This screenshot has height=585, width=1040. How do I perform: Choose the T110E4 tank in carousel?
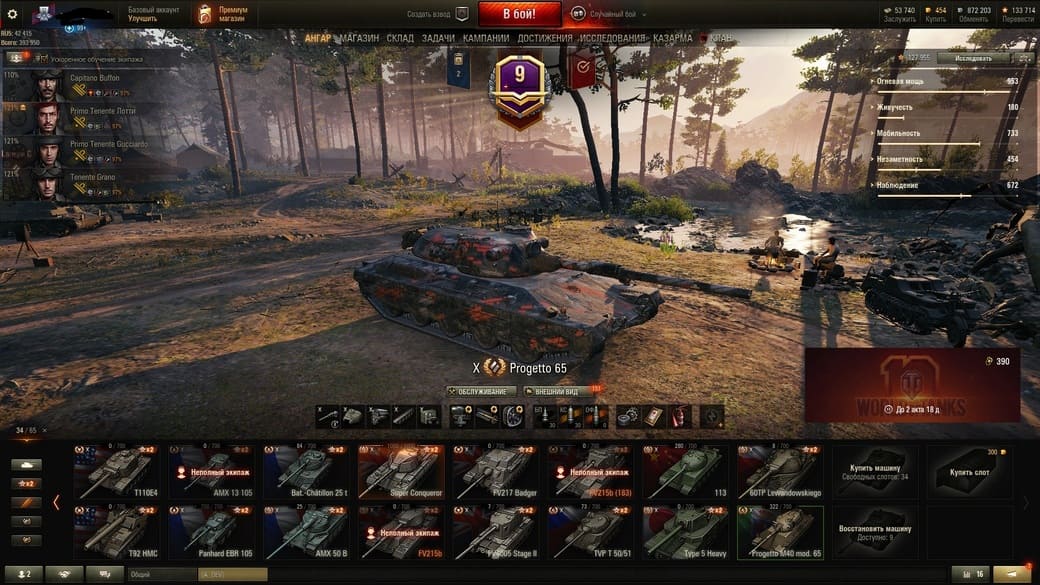click(117, 472)
